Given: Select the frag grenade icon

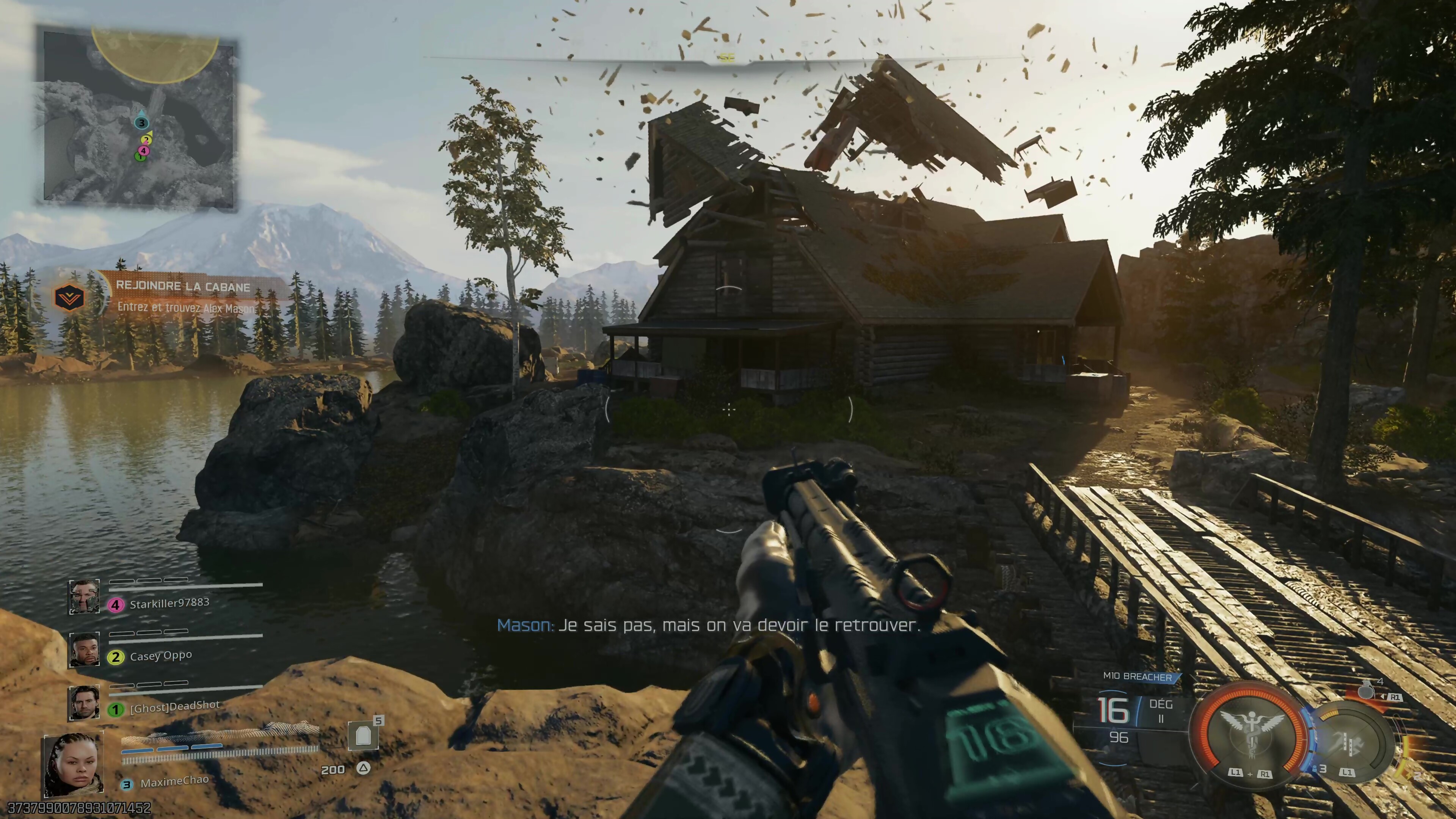Looking at the screenshot, I should click(x=1367, y=690).
